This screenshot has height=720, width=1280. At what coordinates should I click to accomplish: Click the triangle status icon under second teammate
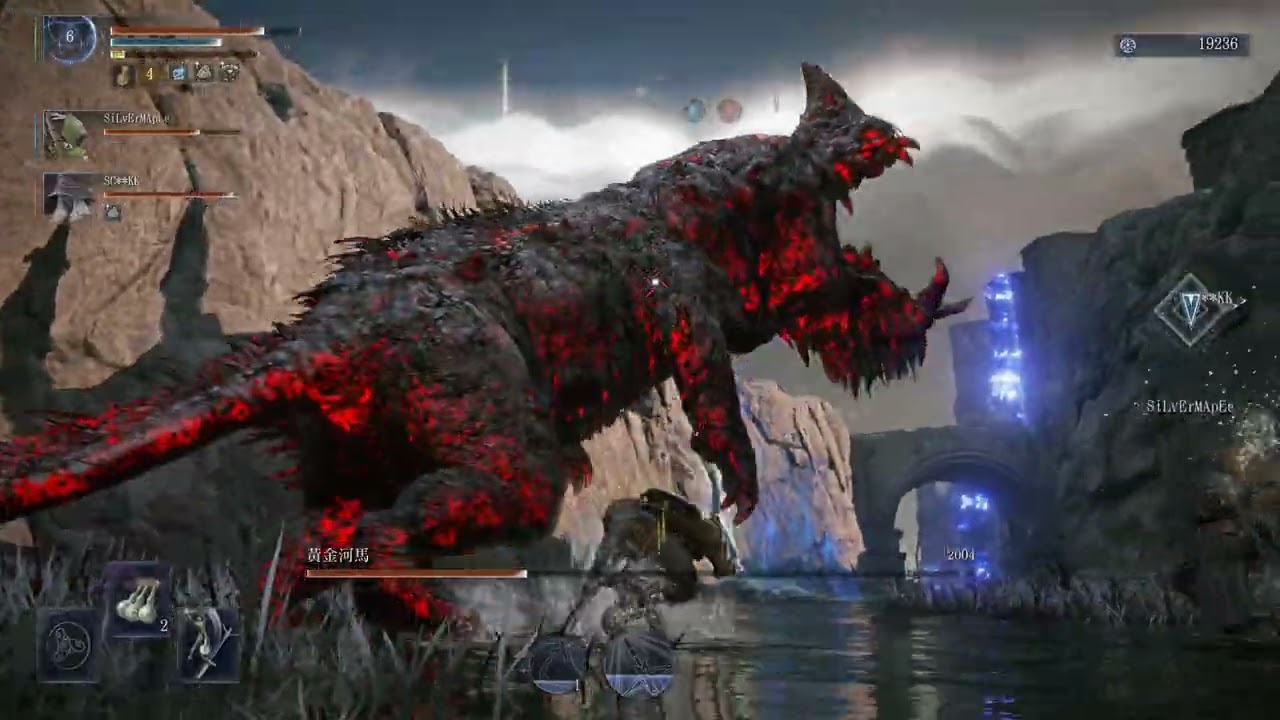113,212
